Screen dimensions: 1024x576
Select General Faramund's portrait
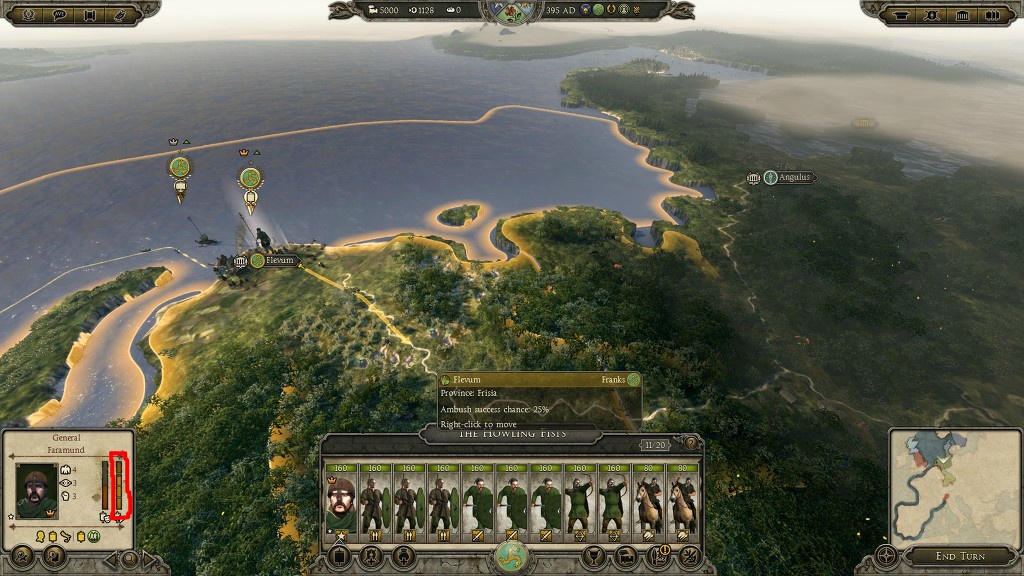point(37,490)
